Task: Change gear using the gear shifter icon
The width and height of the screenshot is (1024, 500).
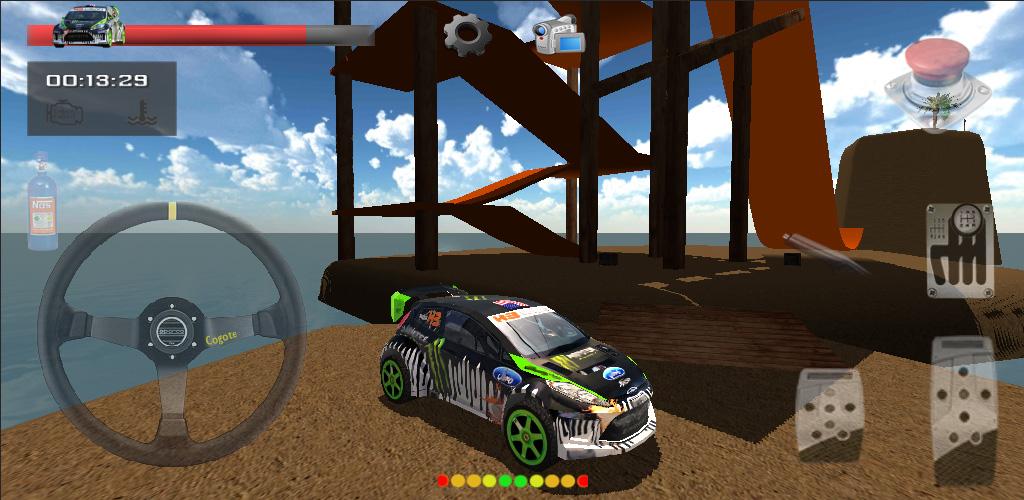Action: [959, 250]
